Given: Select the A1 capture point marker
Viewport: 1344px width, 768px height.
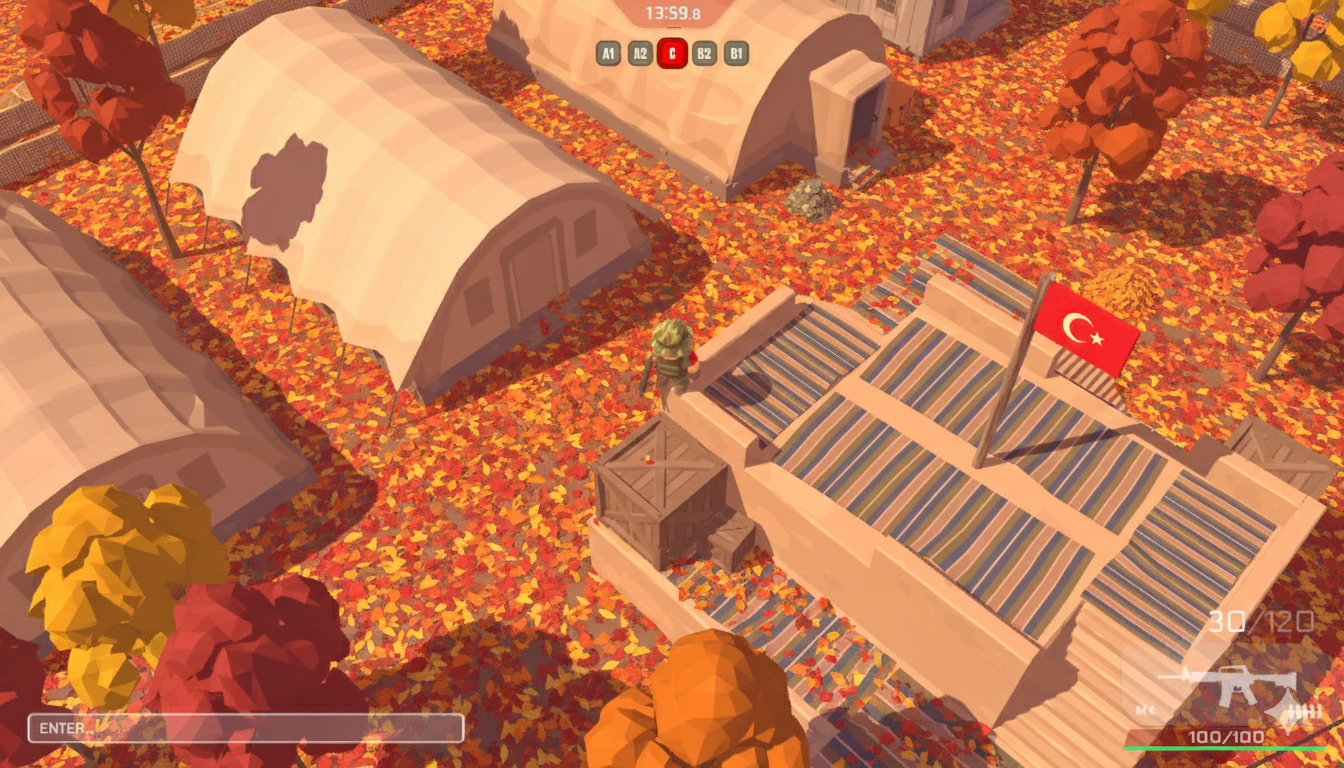Looking at the screenshot, I should (x=608, y=53).
